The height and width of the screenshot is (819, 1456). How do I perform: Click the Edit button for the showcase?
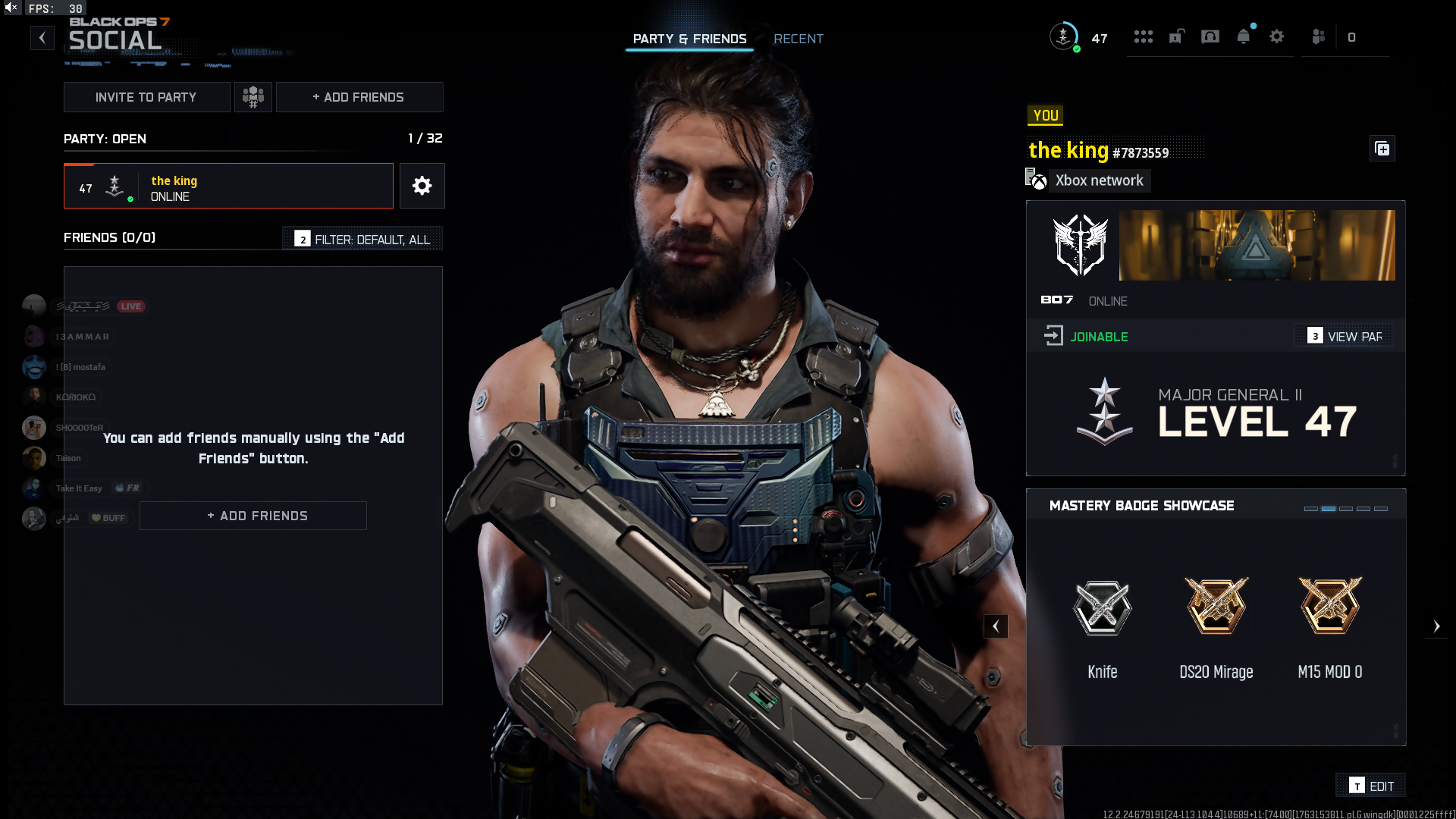pos(1371,786)
